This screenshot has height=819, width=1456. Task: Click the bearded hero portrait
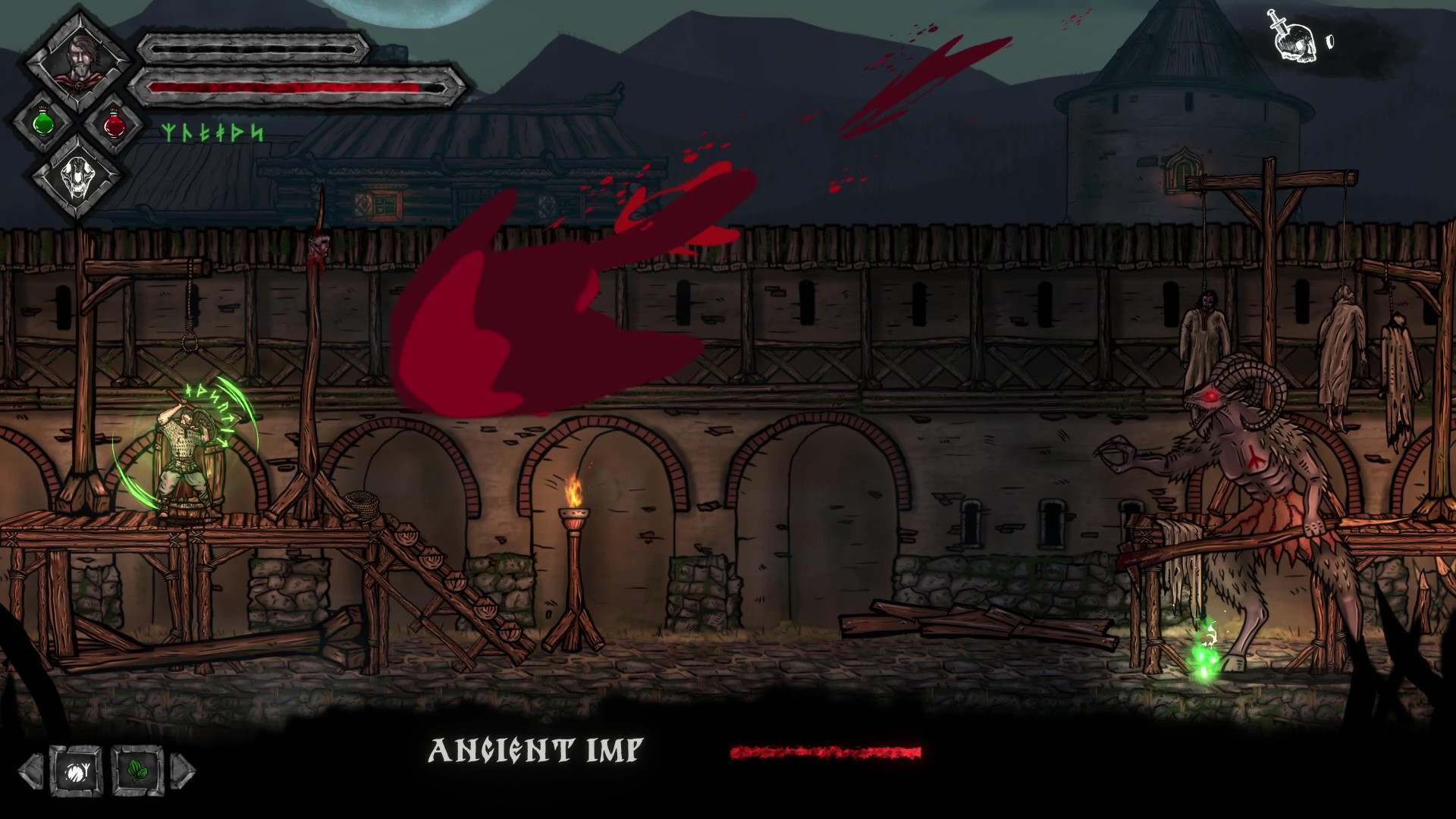pyautogui.click(x=77, y=61)
